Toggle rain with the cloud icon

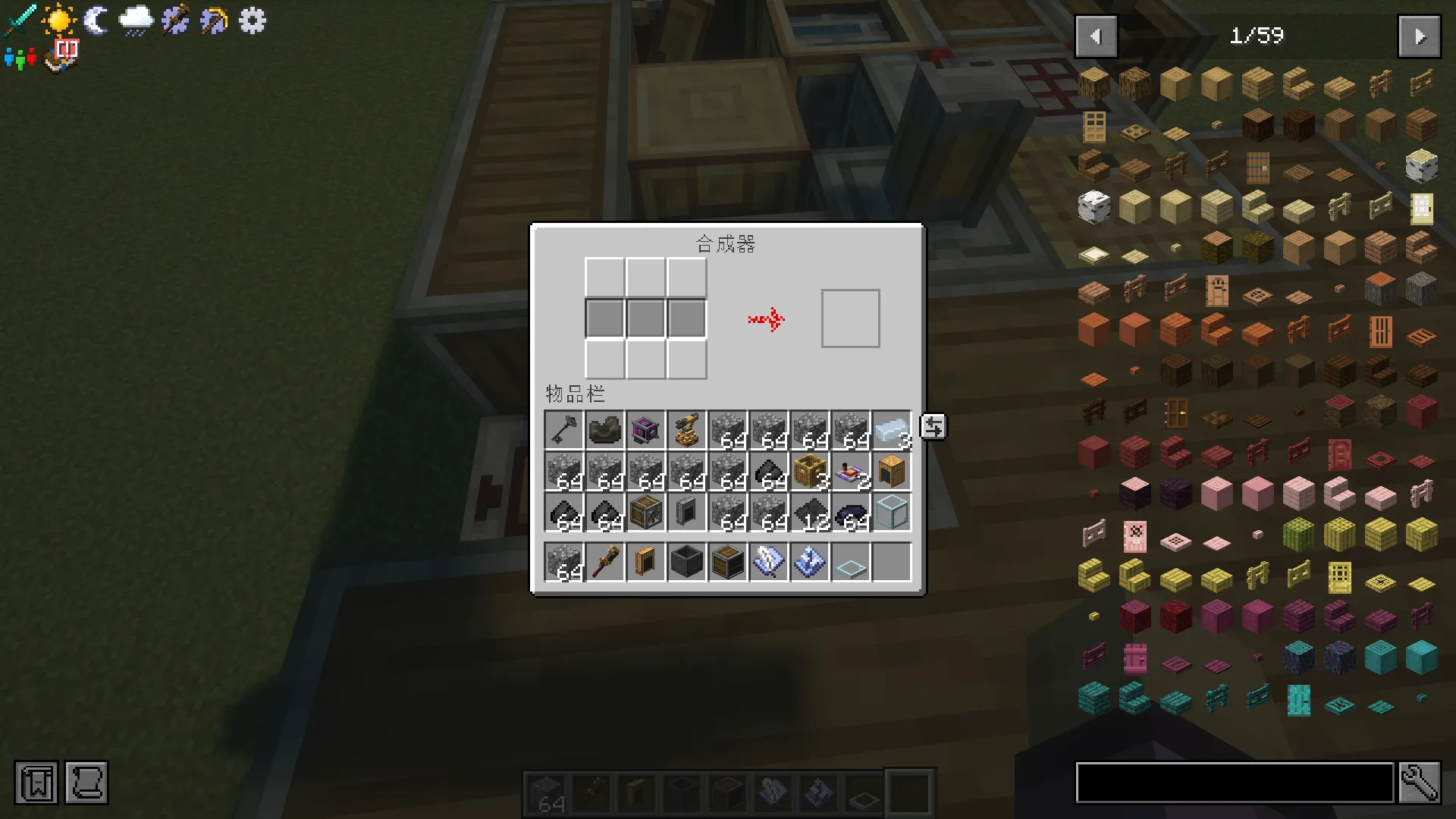click(136, 20)
